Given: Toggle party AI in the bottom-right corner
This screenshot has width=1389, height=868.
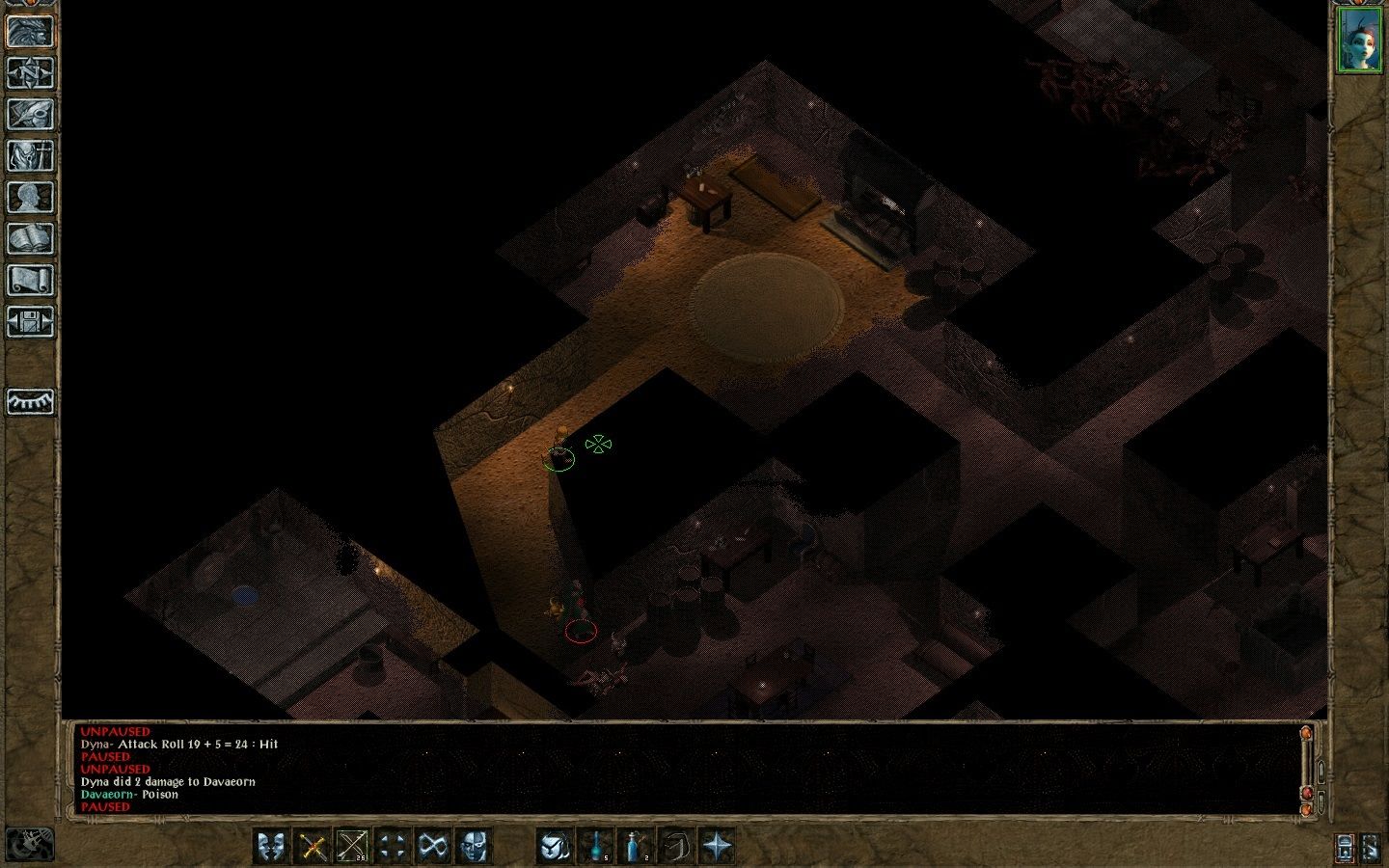Looking at the screenshot, I should coord(1371,849).
